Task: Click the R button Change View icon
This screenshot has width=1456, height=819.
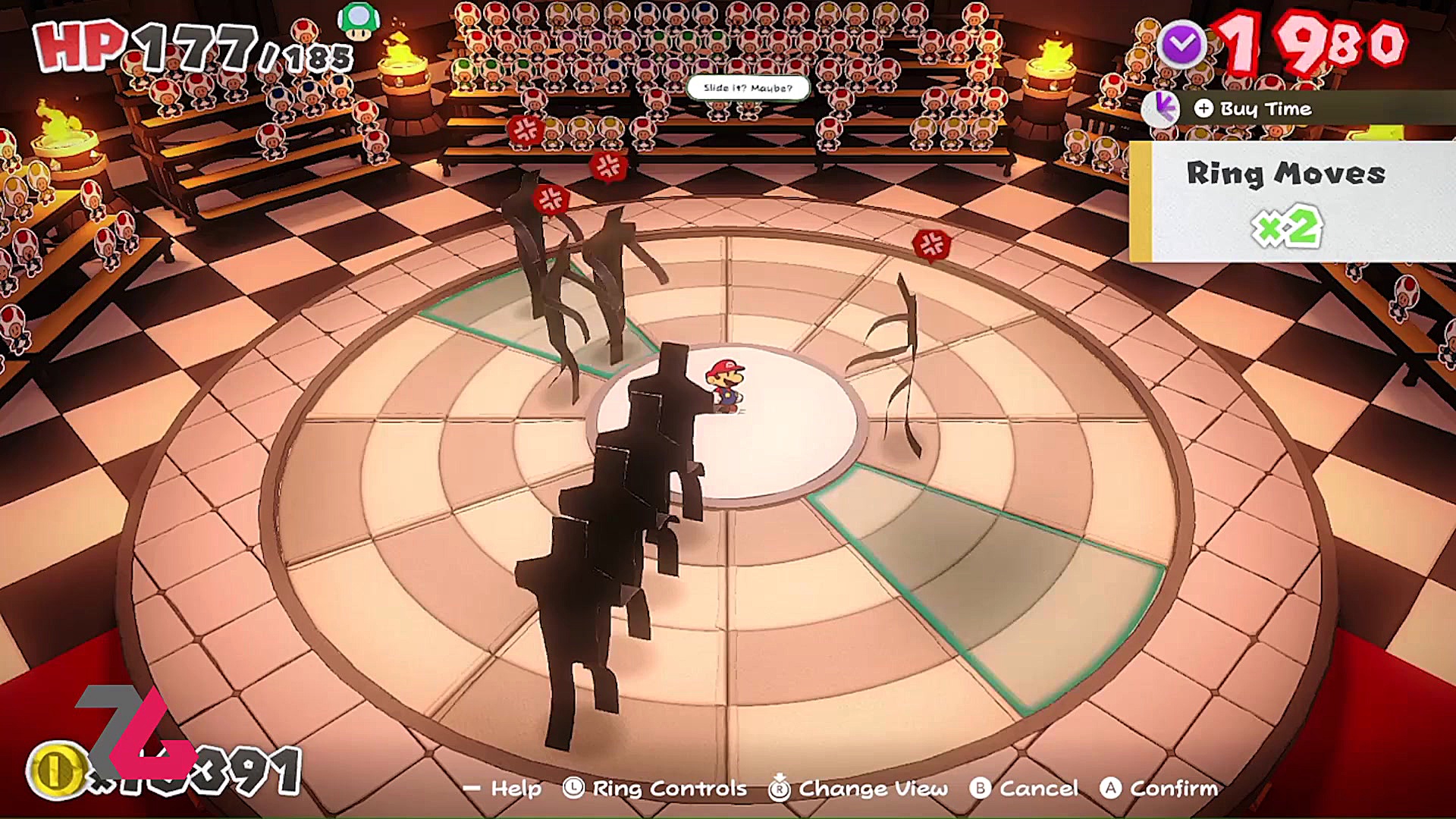Action: coord(778,789)
